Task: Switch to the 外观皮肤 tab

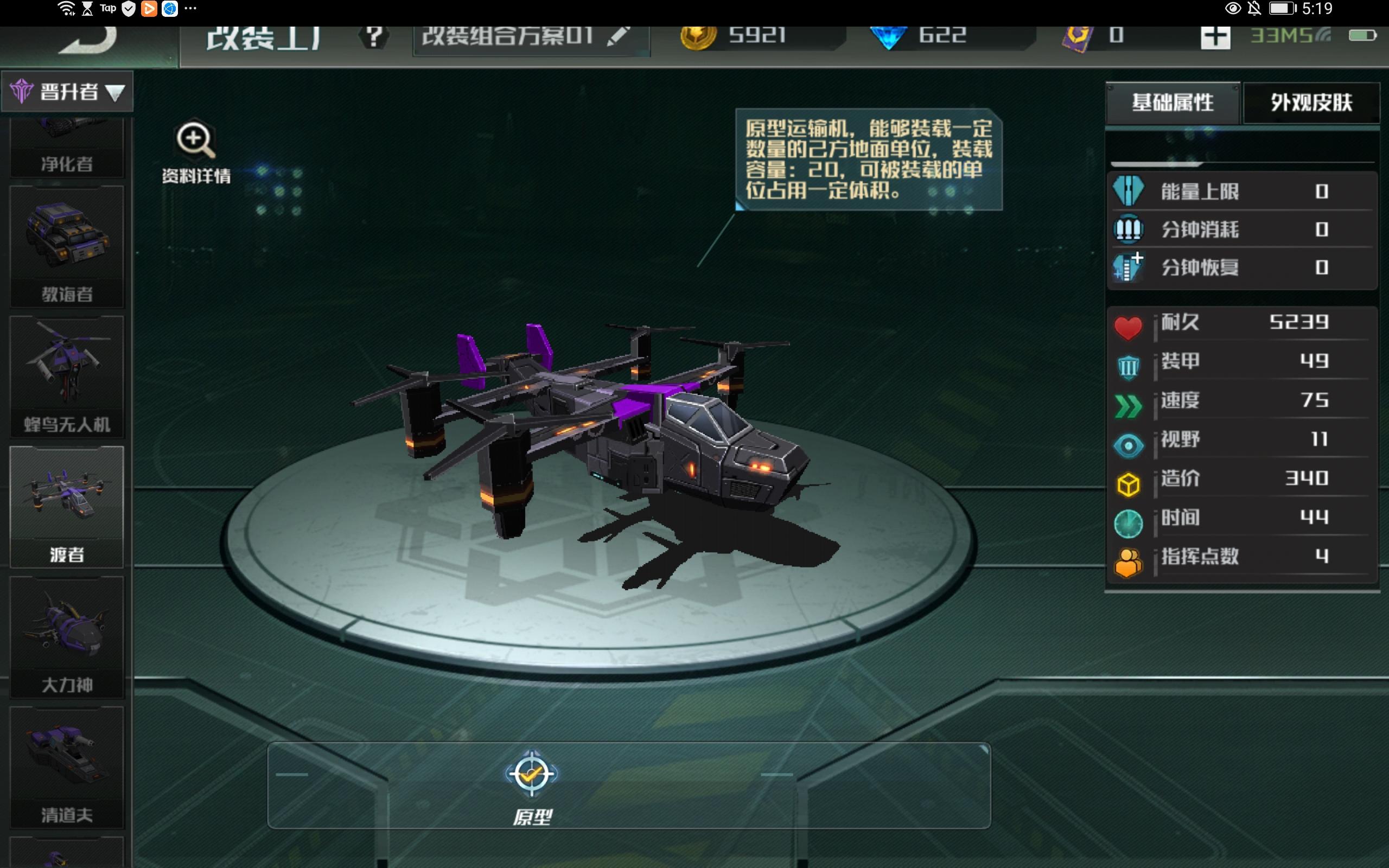Action: (x=1311, y=103)
